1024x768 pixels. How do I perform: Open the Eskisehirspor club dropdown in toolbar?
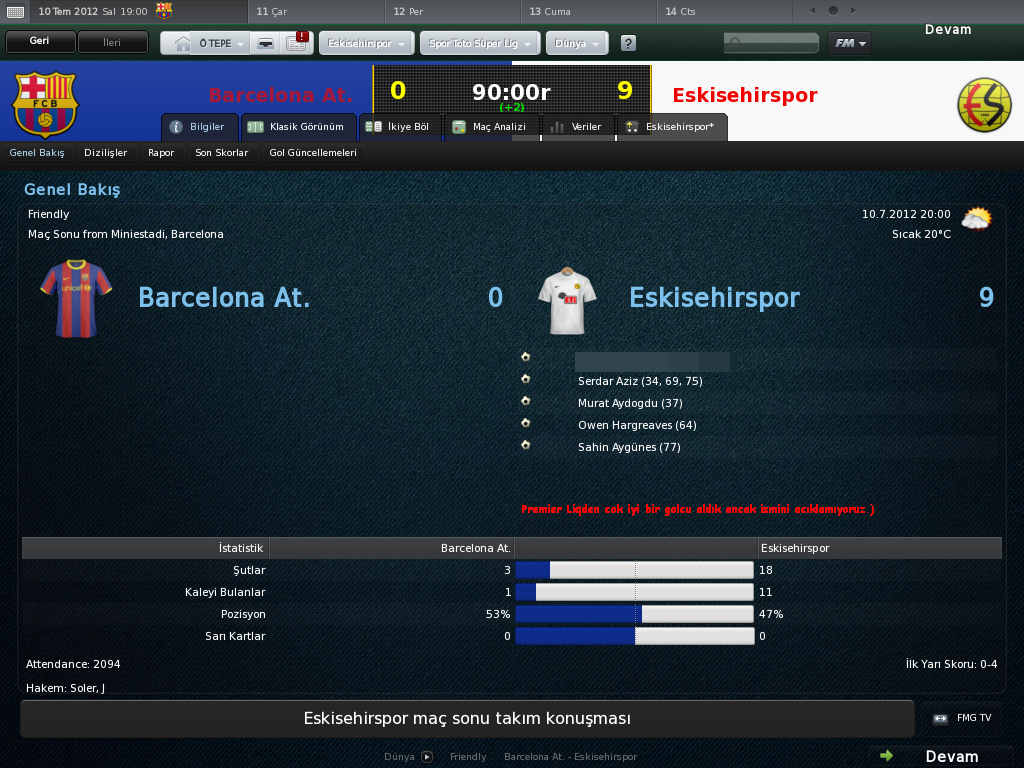[366, 44]
